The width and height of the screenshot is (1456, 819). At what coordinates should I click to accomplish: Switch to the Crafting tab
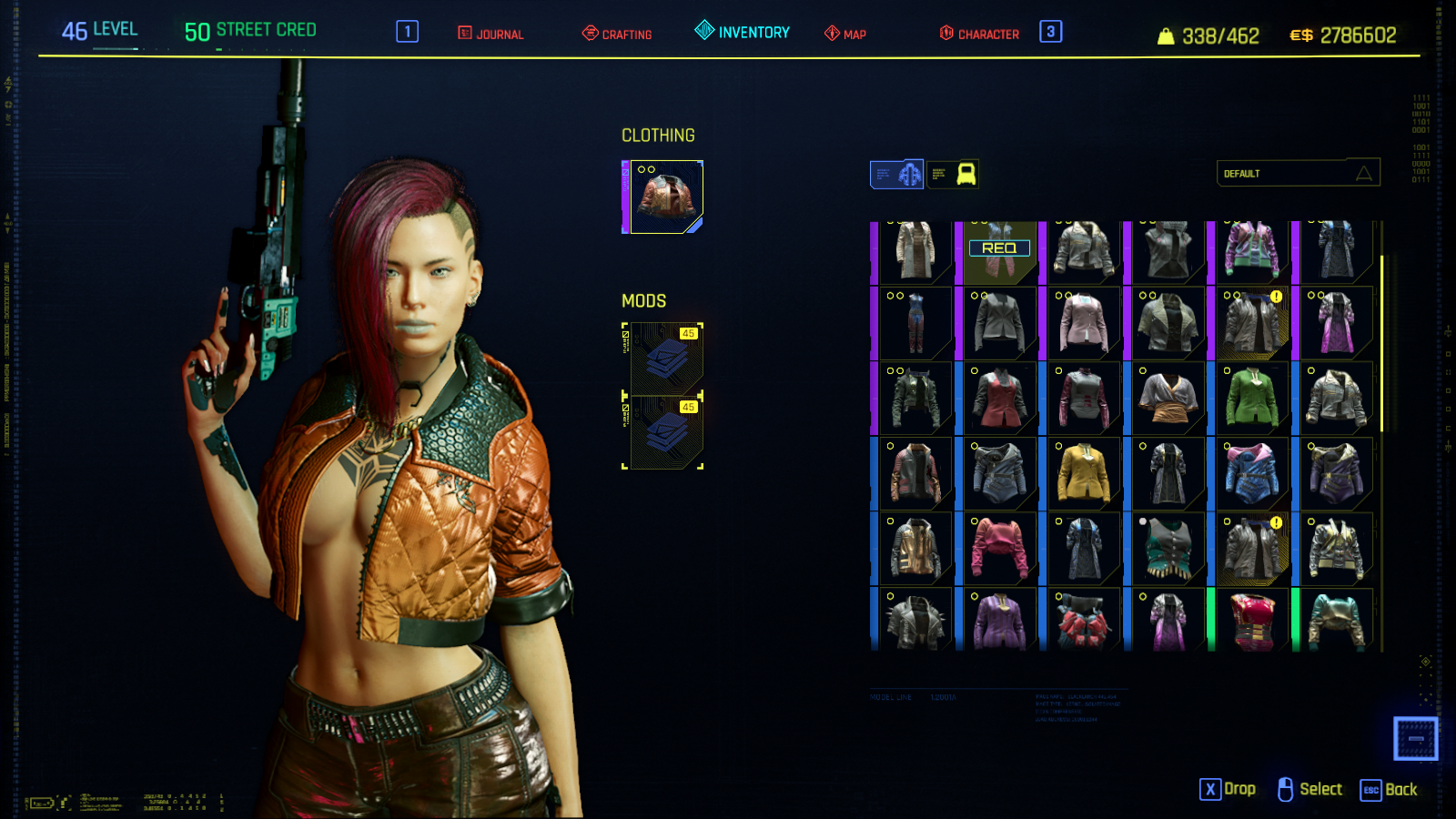(x=618, y=34)
